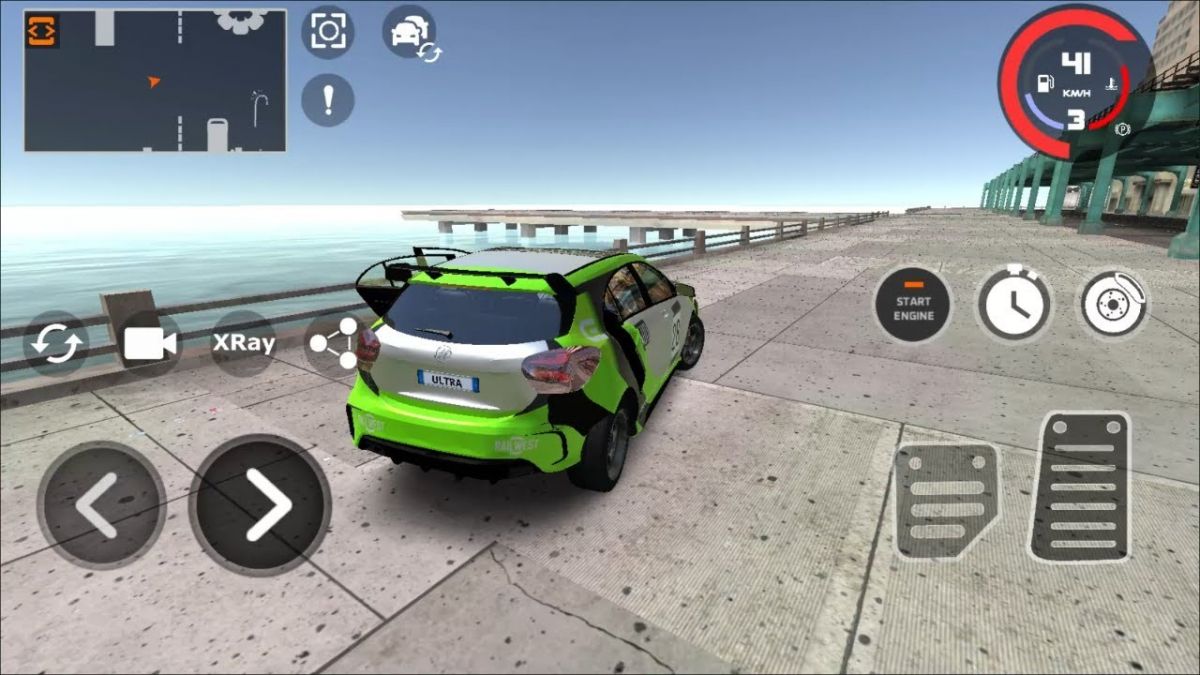This screenshot has height=675, width=1200.
Task: Toggle the XRay view
Action: pyautogui.click(x=243, y=343)
